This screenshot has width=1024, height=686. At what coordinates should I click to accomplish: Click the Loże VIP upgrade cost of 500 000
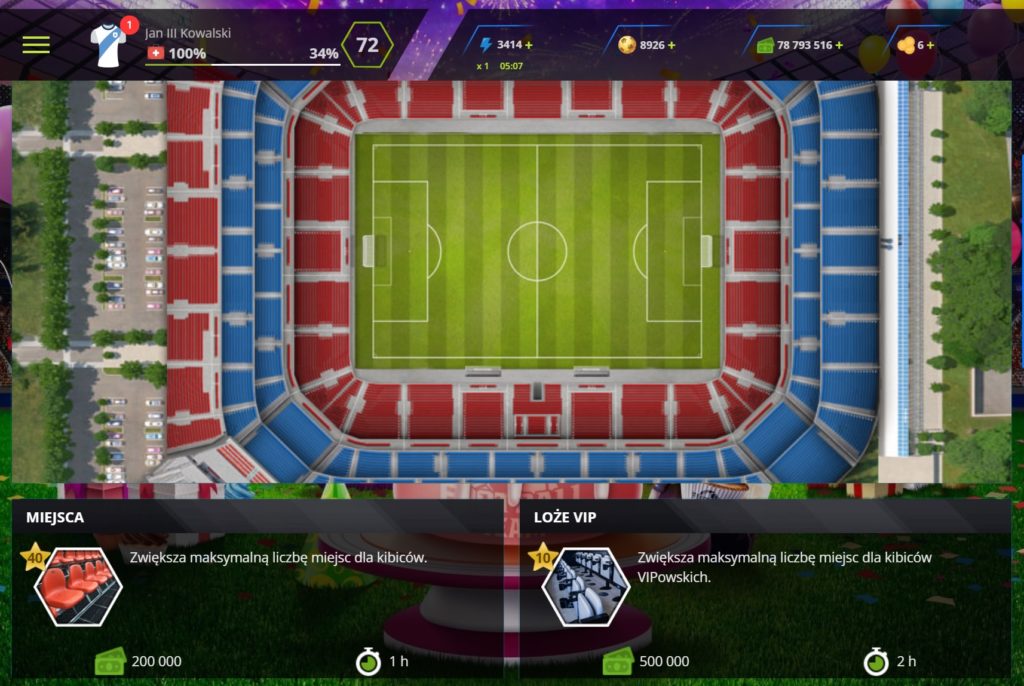pyautogui.click(x=663, y=661)
